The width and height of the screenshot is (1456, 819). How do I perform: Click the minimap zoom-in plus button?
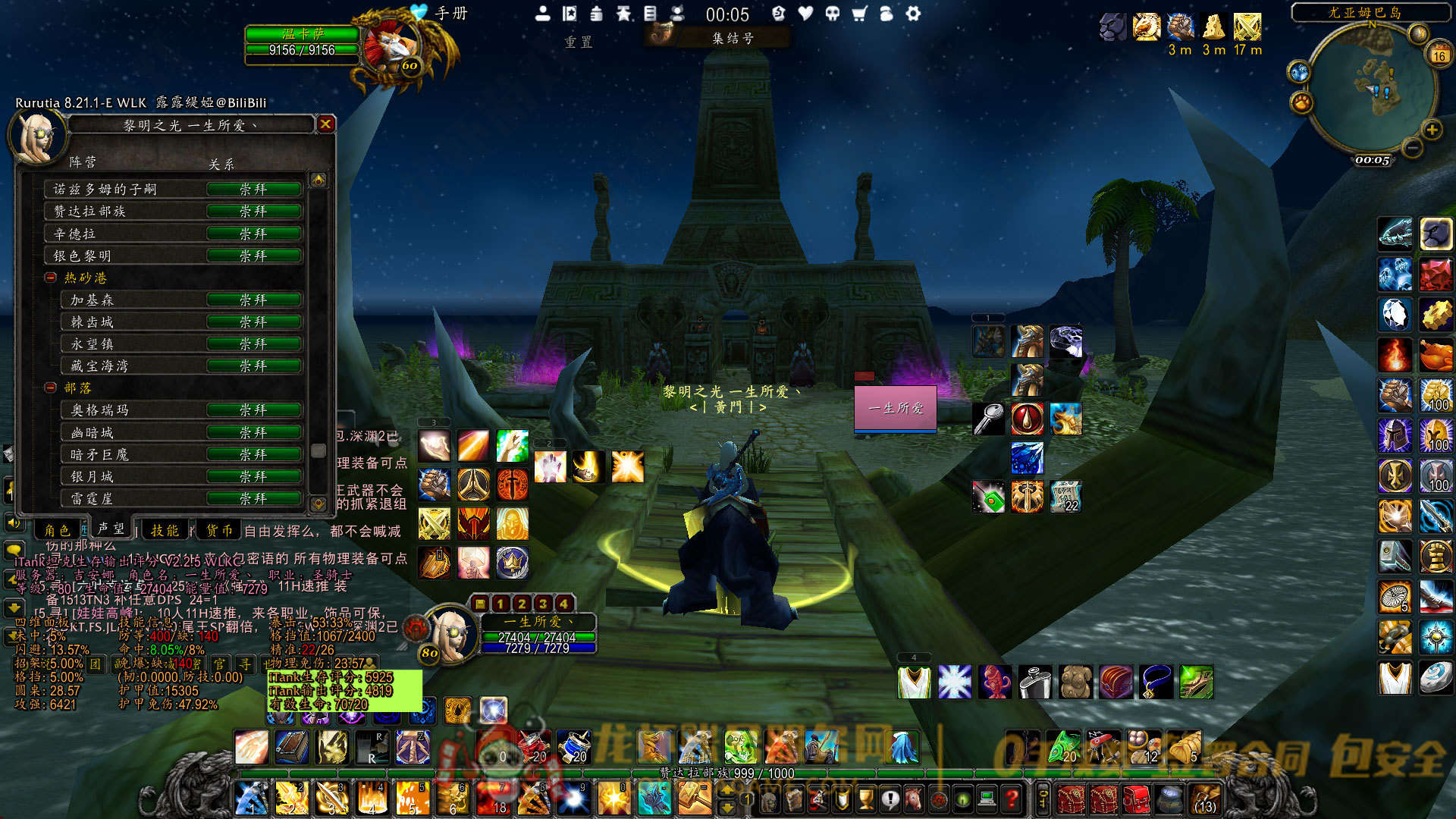click(x=1432, y=130)
